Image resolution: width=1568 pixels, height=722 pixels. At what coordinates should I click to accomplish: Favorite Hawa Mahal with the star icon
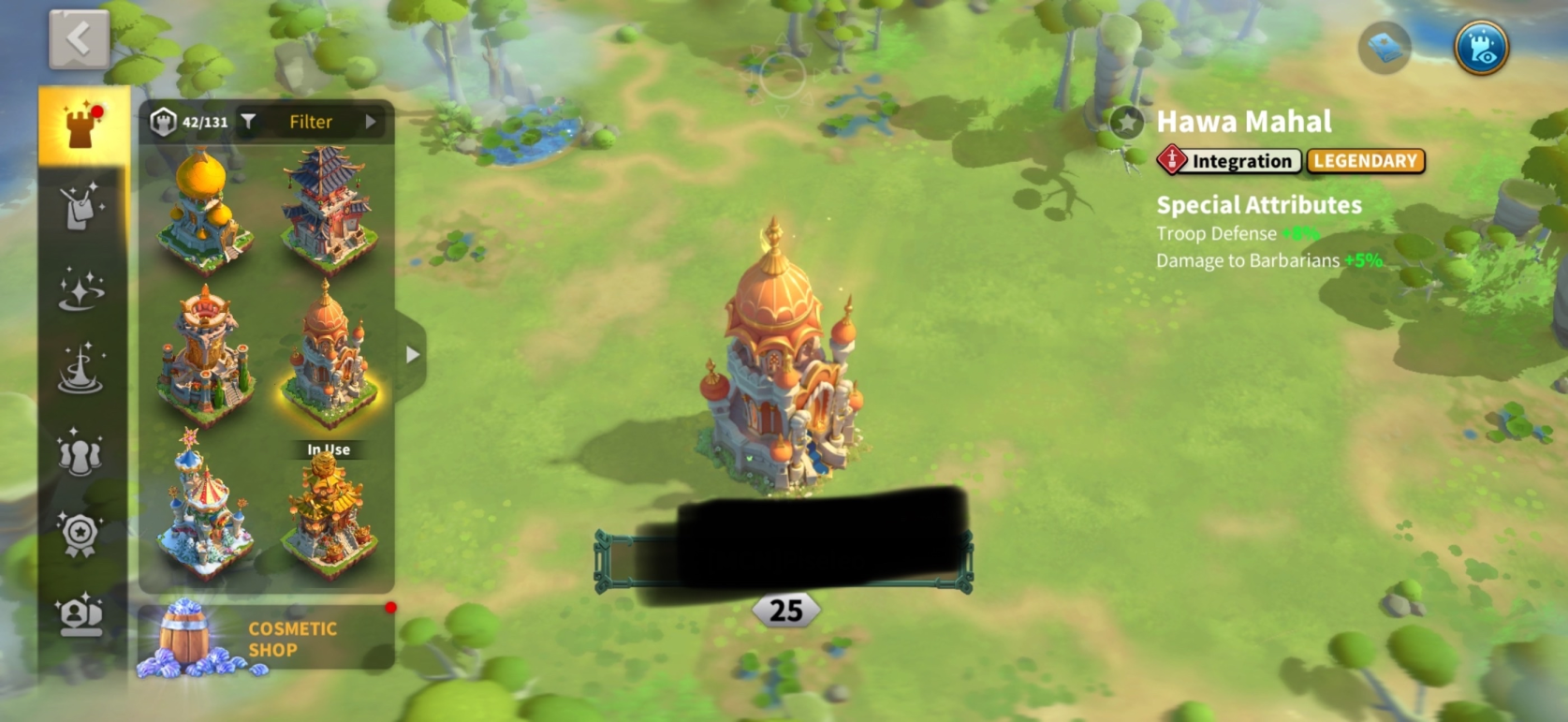[1126, 122]
